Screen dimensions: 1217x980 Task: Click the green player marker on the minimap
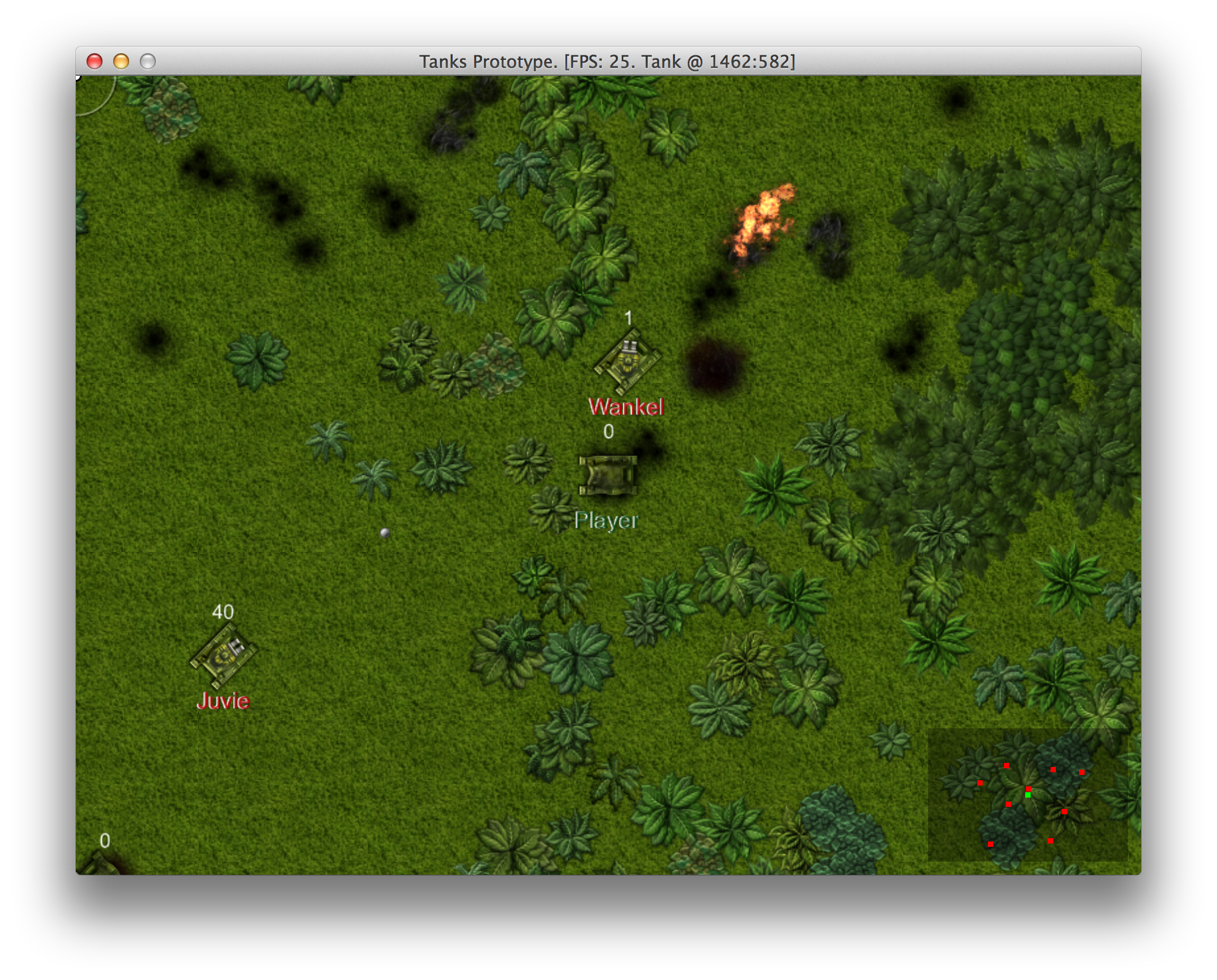[x=1027, y=796]
